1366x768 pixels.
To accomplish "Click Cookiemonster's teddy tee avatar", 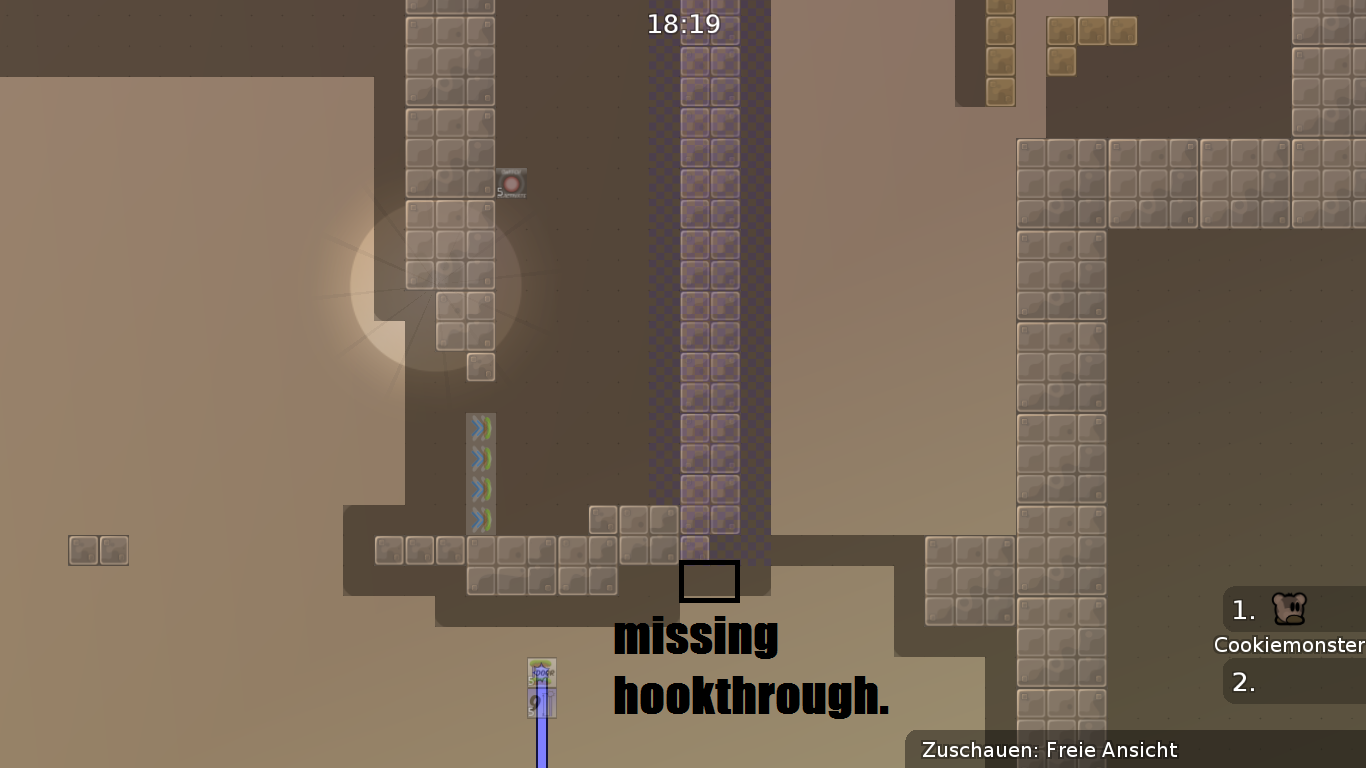I will 1288,610.
